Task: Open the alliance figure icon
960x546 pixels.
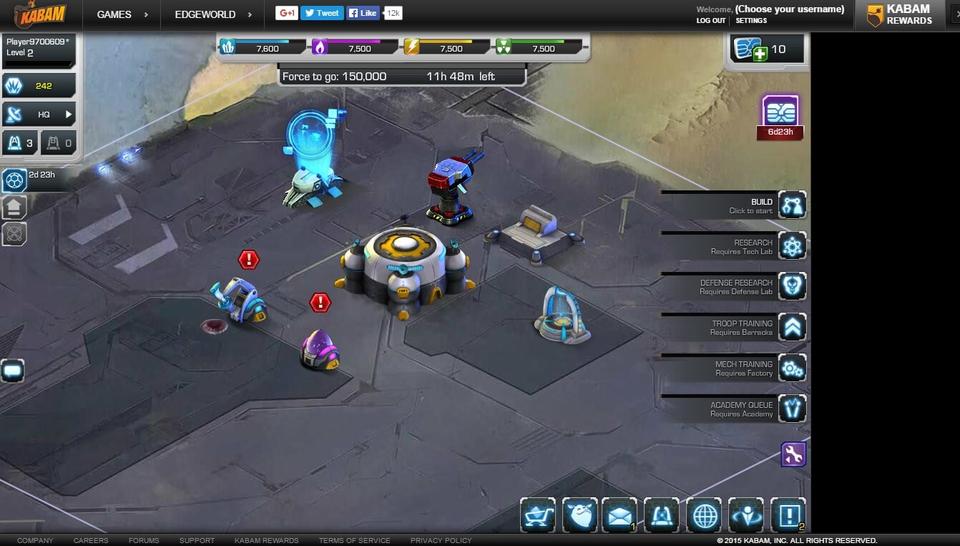Action: coord(746,515)
